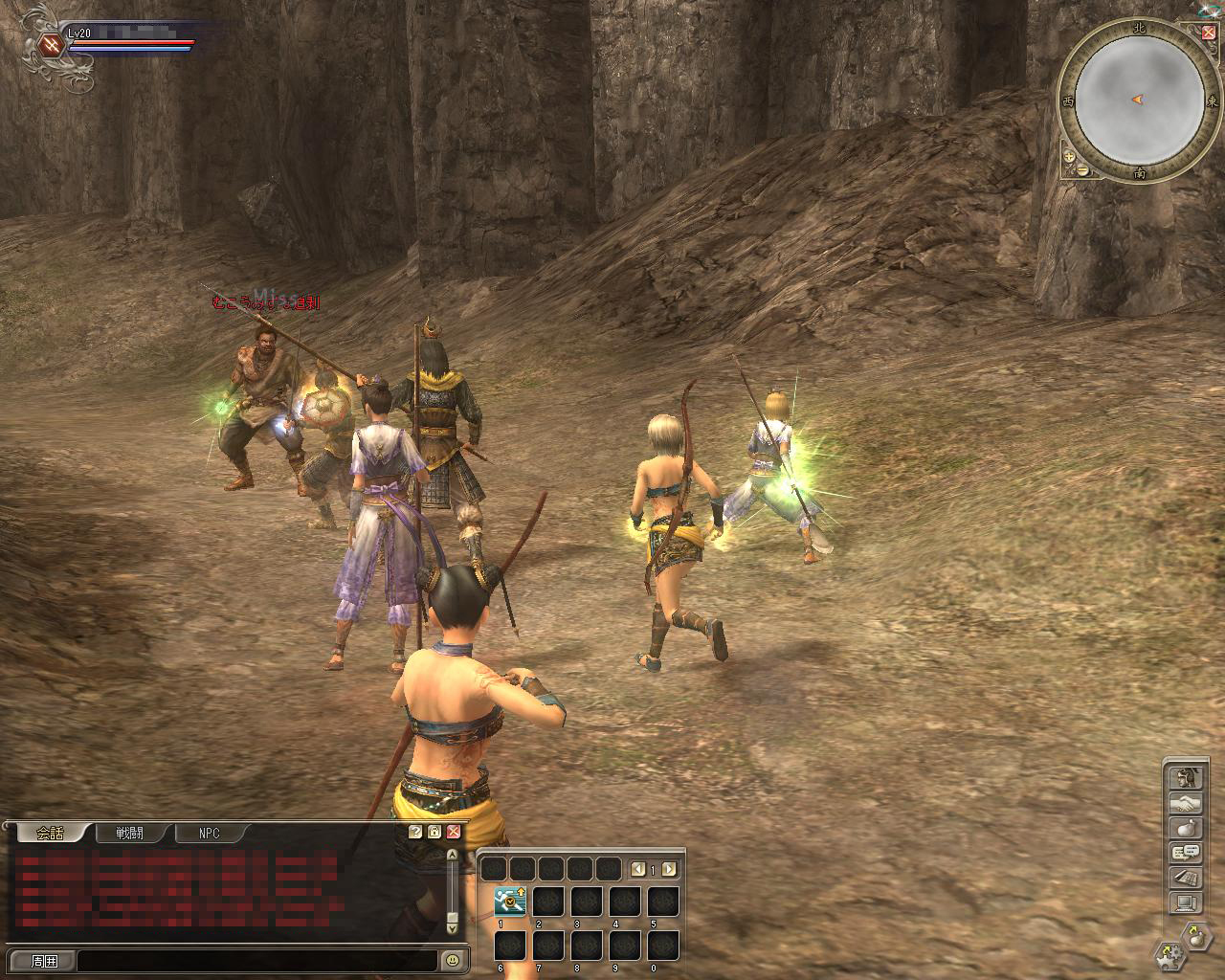
Task: Switch to the 戦闘 chat tab
Action: tap(129, 833)
